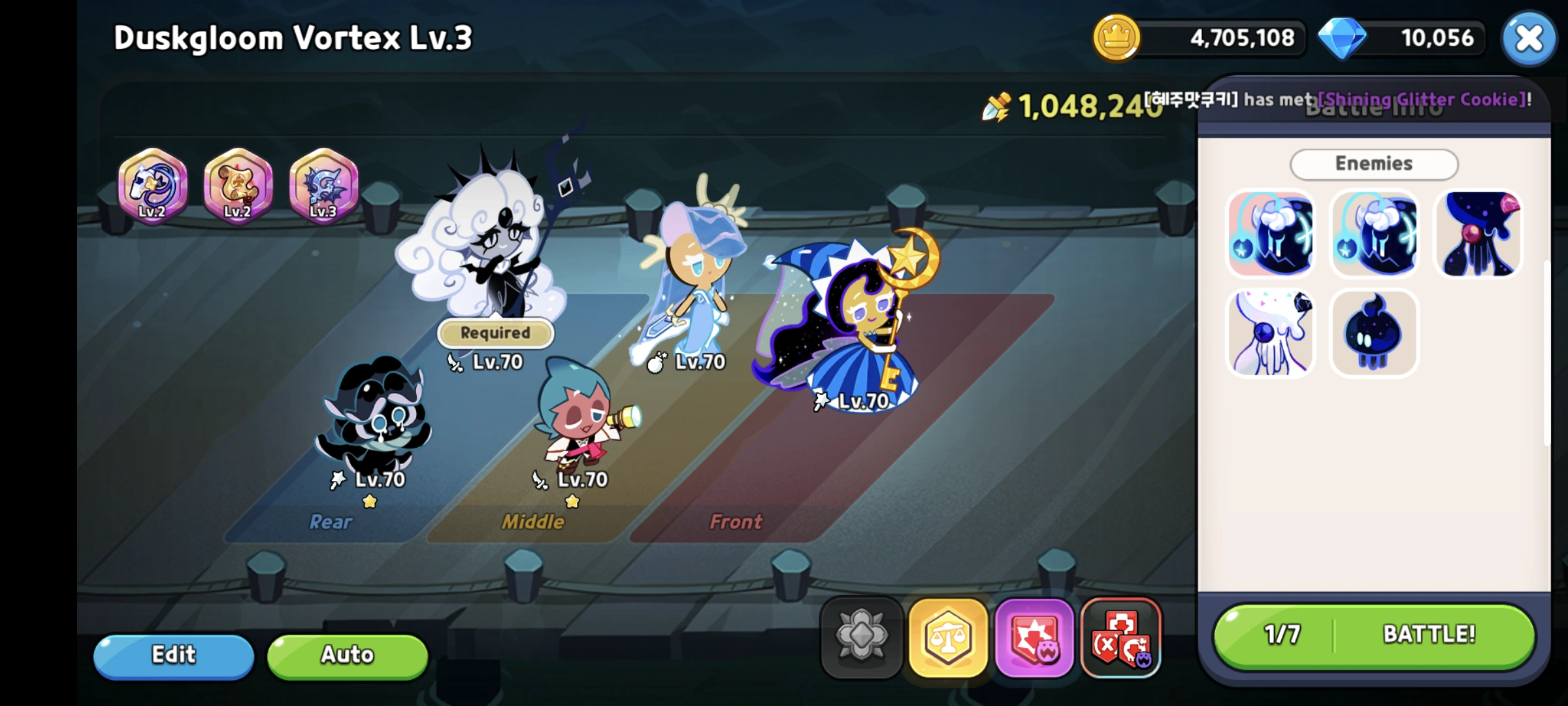
Task: Tap the 1/7 stage counter
Action: point(1282,633)
